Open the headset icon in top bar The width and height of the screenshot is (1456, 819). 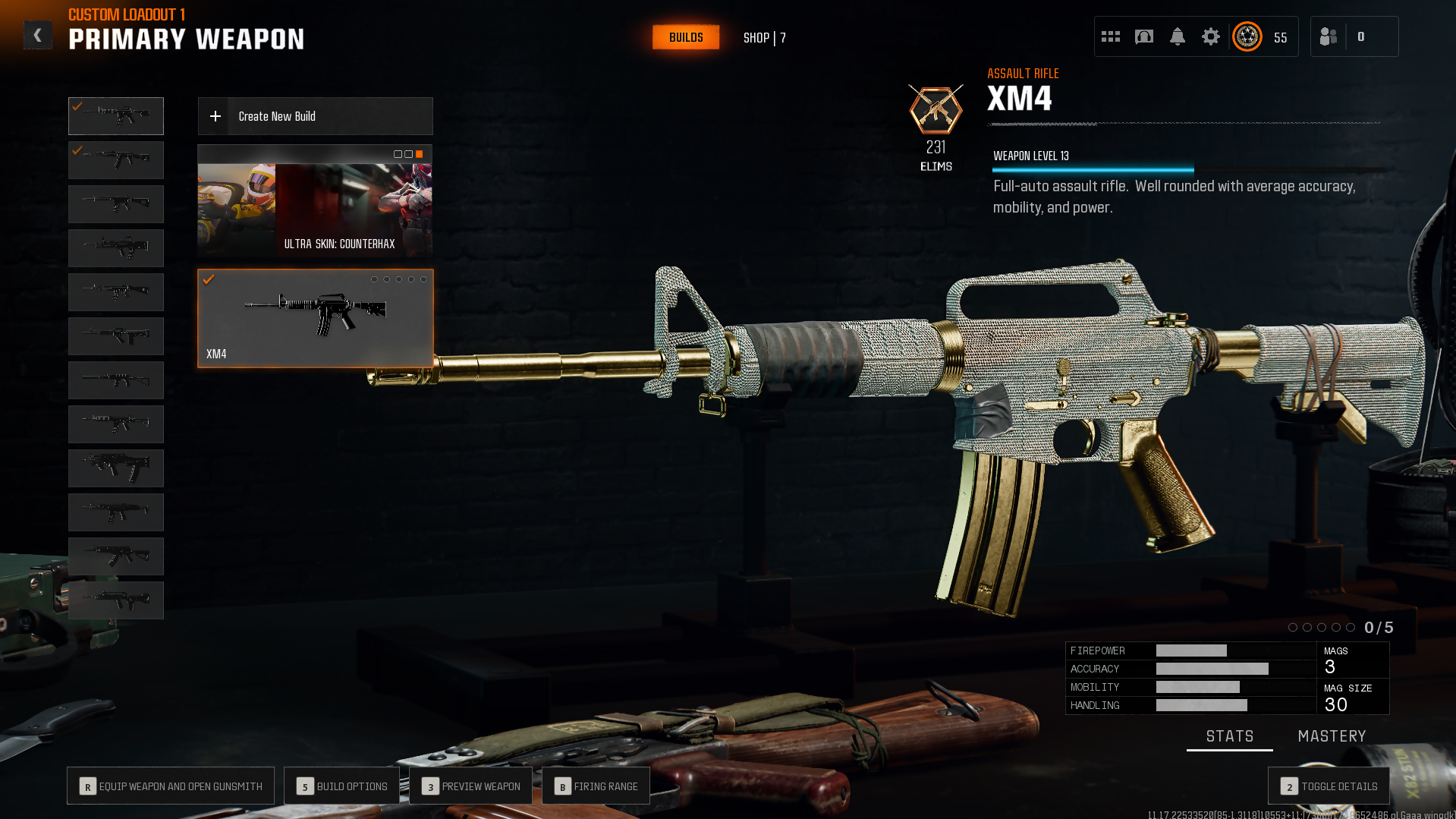1143,36
